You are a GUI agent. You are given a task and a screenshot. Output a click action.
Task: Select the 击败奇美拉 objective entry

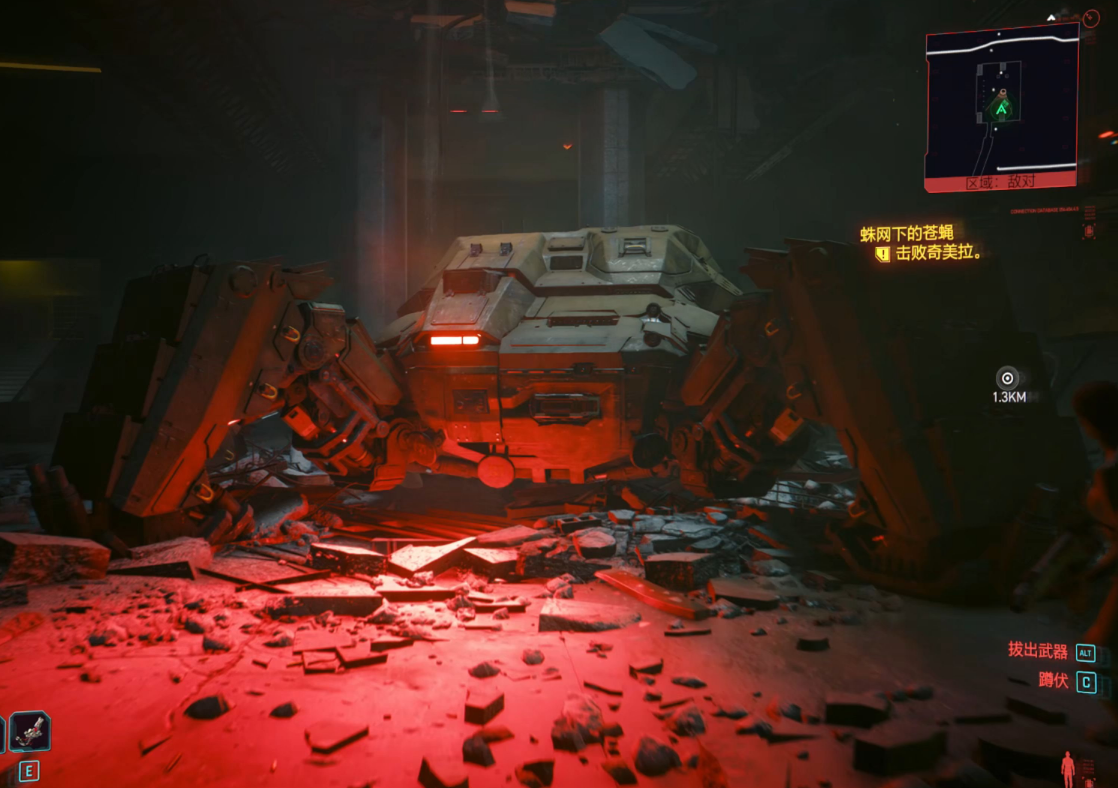click(x=938, y=254)
